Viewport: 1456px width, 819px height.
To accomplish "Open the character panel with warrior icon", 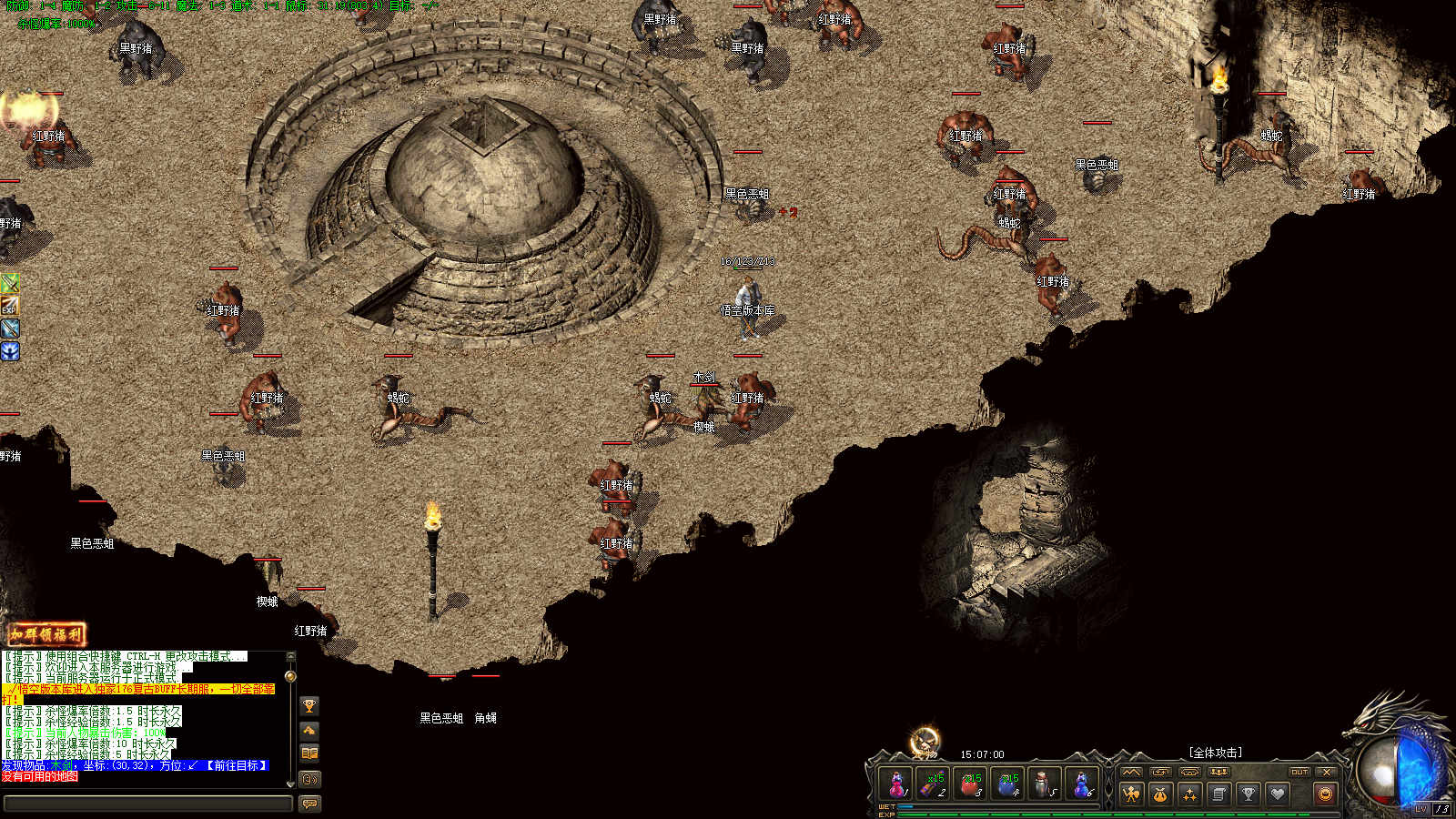I will pos(1131,794).
